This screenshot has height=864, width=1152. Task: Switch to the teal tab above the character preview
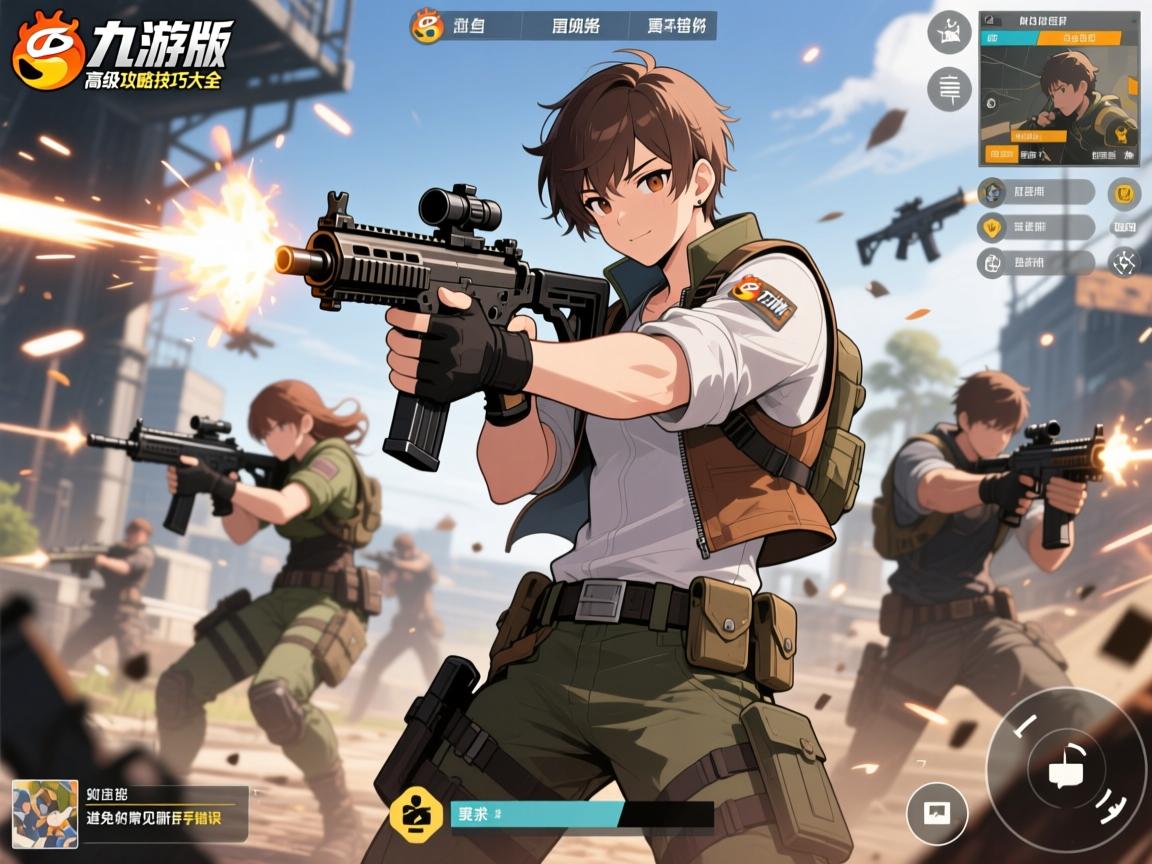click(x=1008, y=38)
